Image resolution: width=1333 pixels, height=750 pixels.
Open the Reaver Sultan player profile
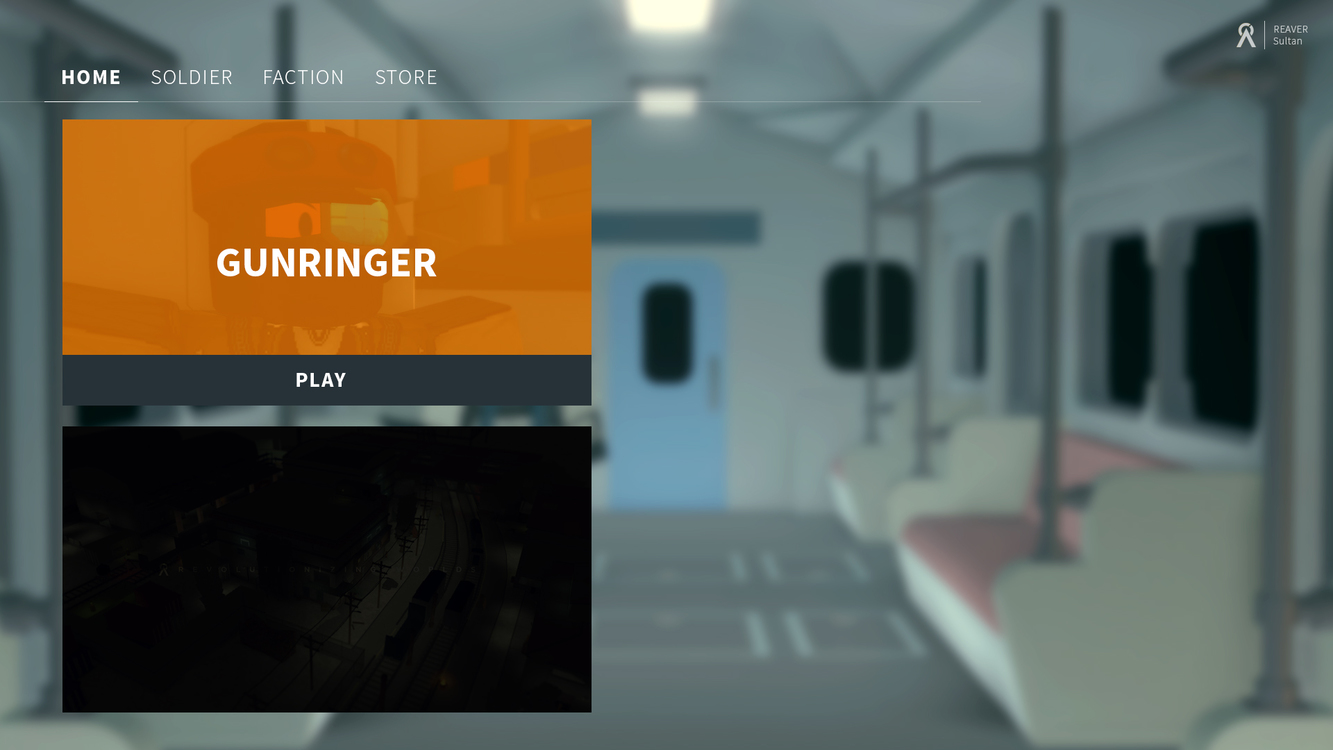1272,36
